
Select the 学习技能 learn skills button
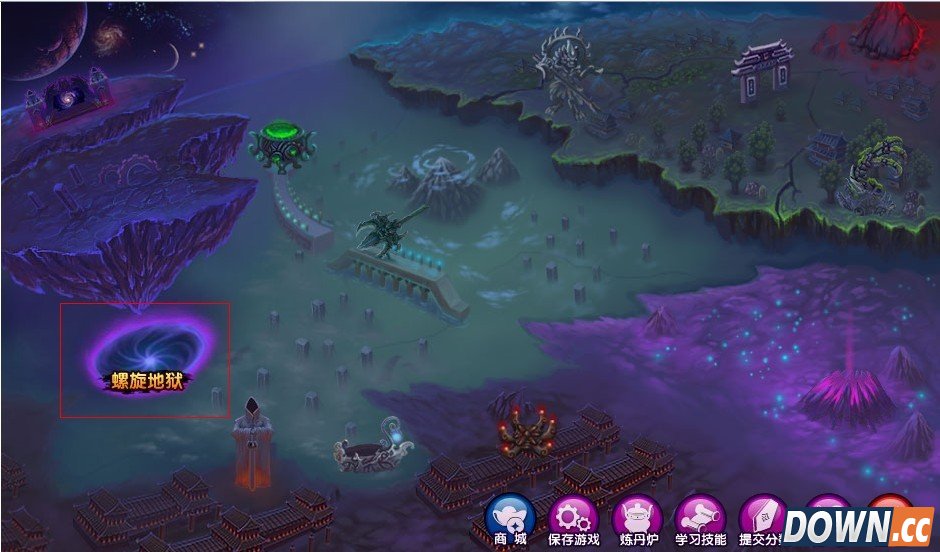click(700, 520)
